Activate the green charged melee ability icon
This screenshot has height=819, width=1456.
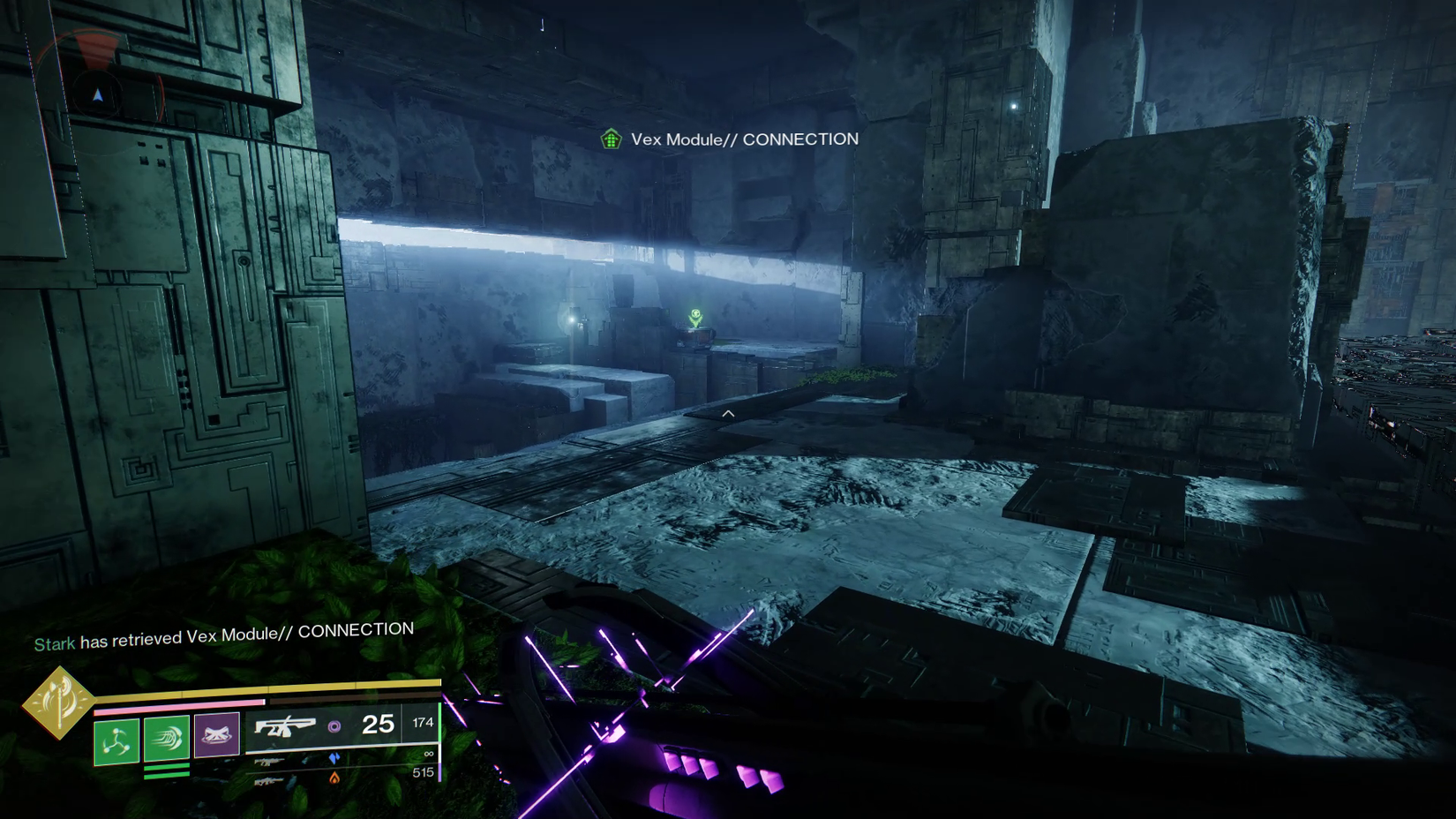tap(167, 738)
